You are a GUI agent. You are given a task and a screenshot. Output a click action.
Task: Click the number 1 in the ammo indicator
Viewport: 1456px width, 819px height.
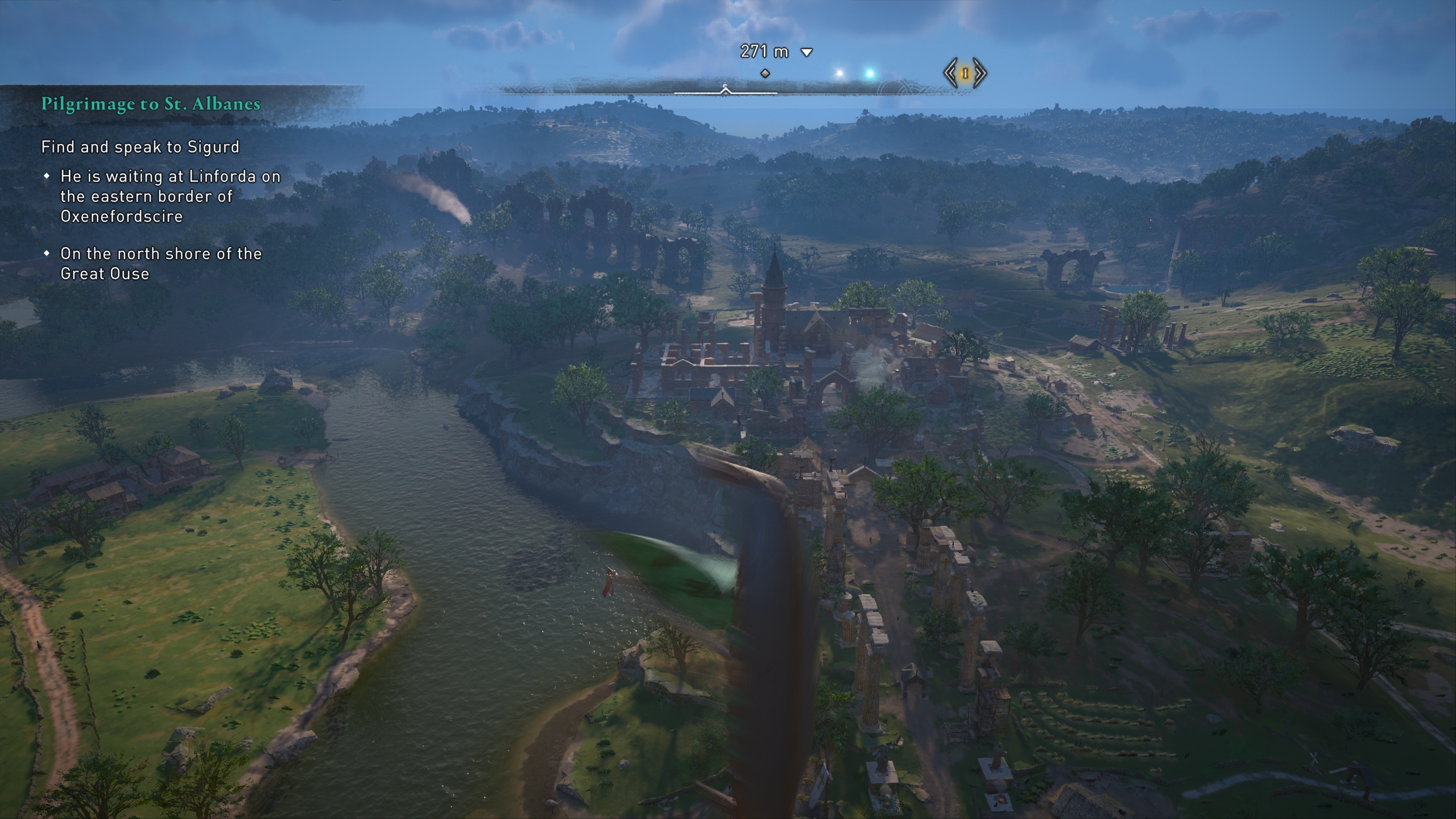point(965,74)
